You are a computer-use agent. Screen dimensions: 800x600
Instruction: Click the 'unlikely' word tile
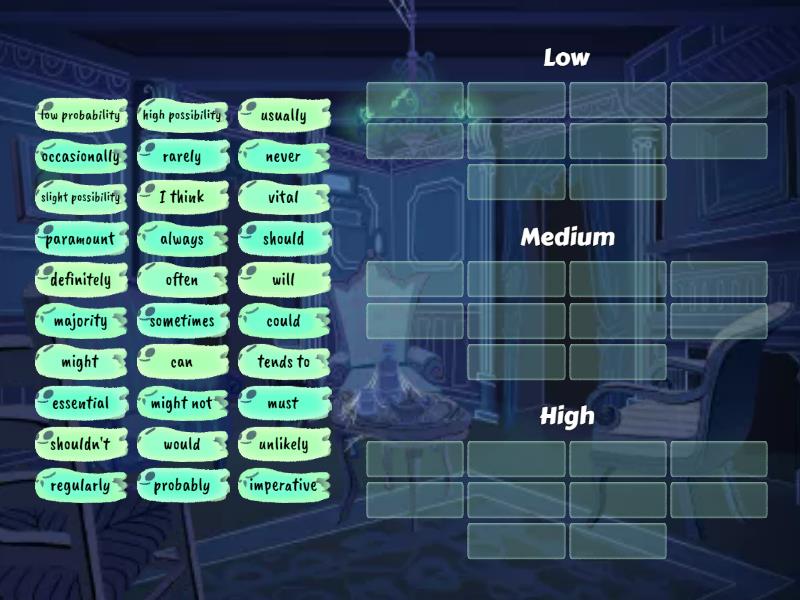coord(284,444)
